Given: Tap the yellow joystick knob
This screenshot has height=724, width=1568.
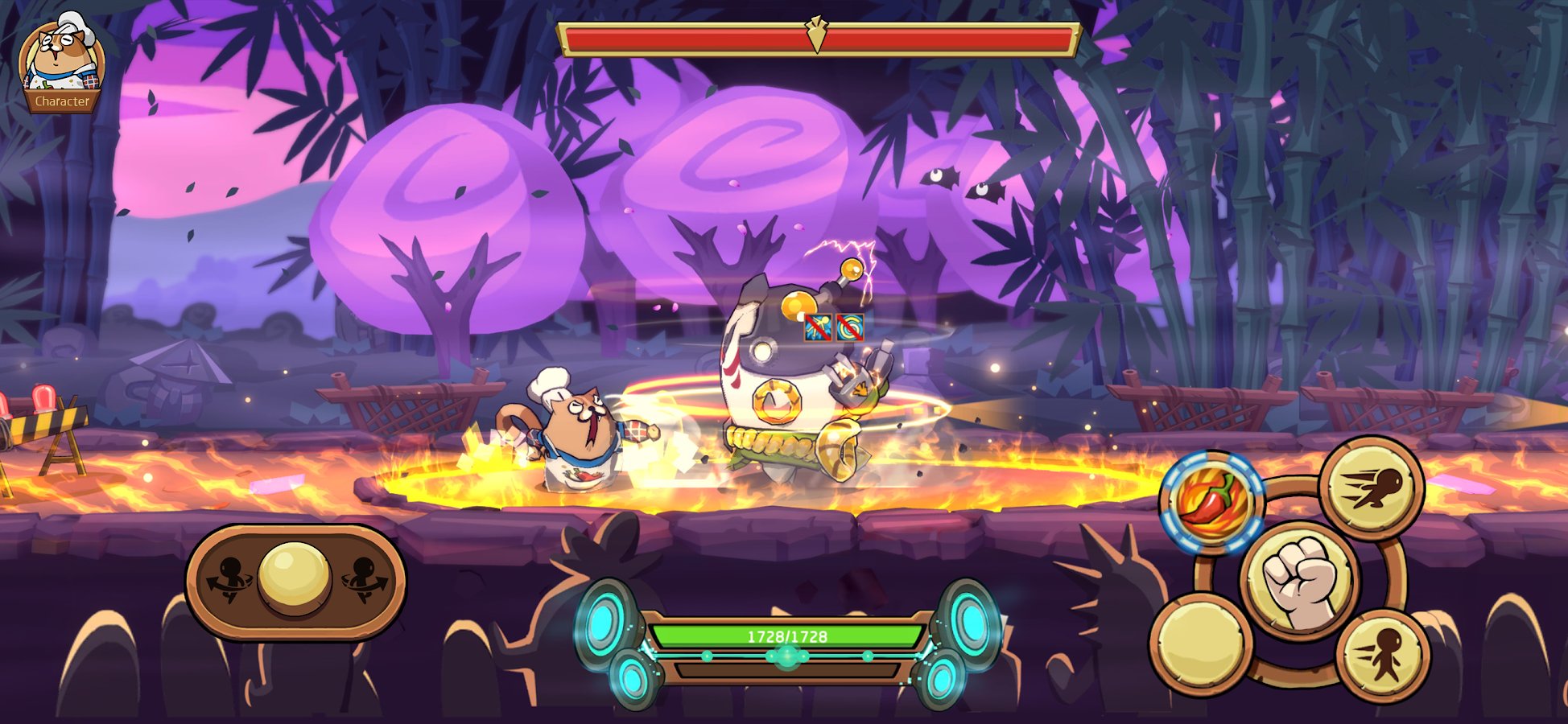Looking at the screenshot, I should (x=295, y=578).
